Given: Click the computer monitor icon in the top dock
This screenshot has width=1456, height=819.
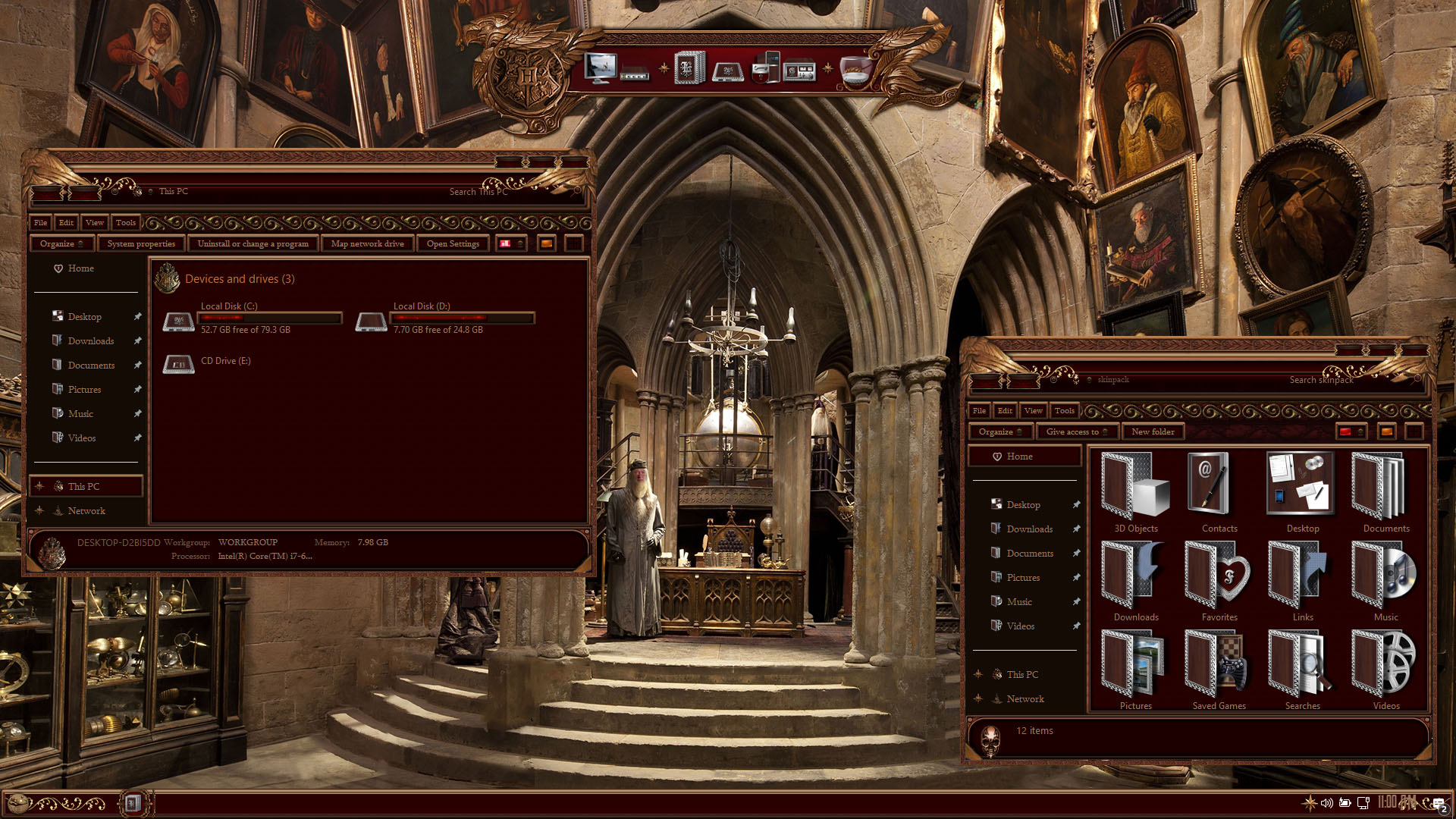Looking at the screenshot, I should (600, 68).
